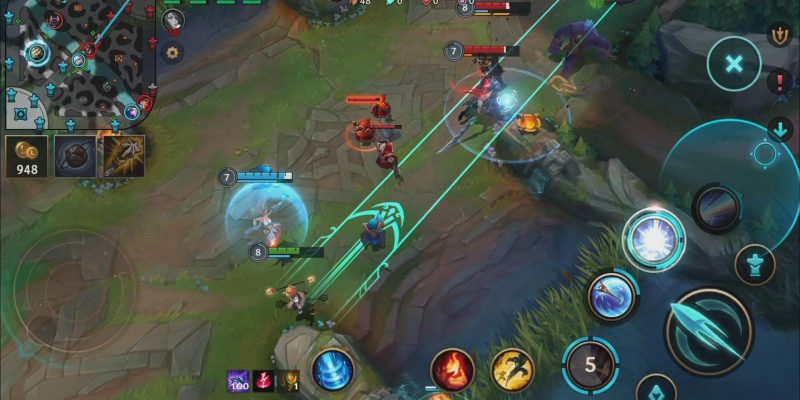Viewport: 800px width, 400px height.
Task: Open settings with the gear icon
Action: coord(173,52)
